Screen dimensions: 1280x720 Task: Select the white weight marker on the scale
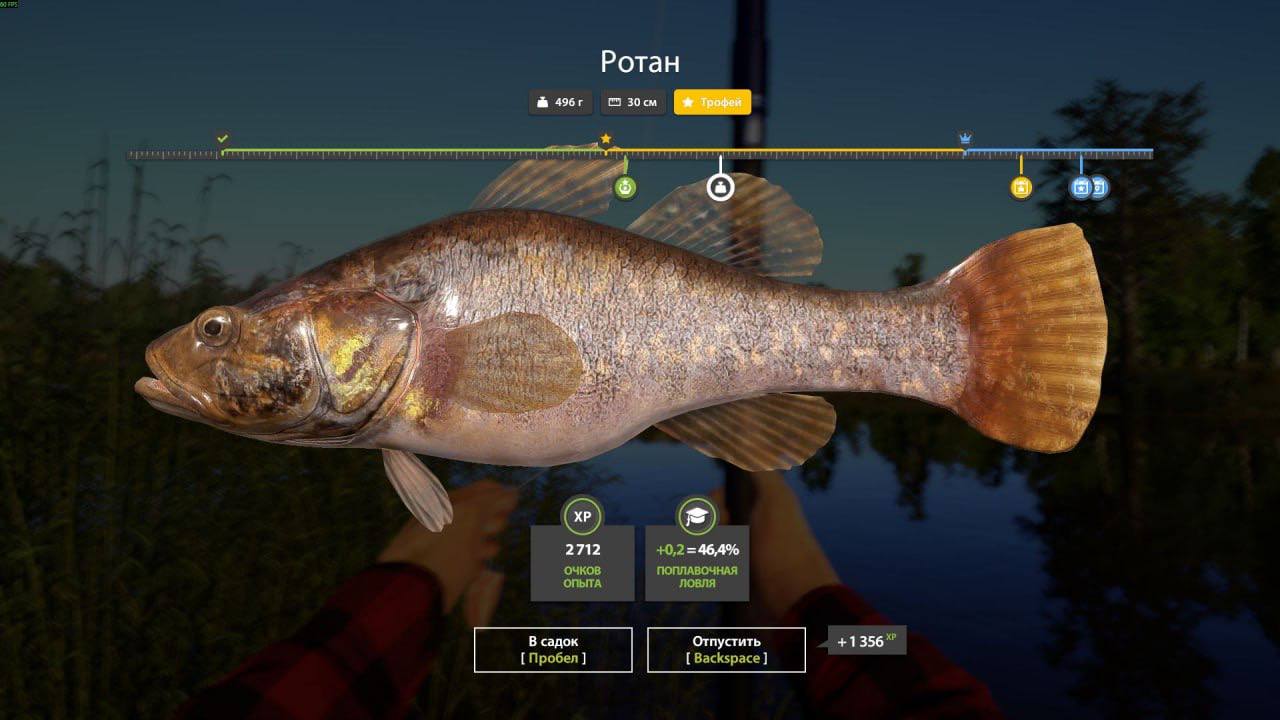[x=720, y=187]
